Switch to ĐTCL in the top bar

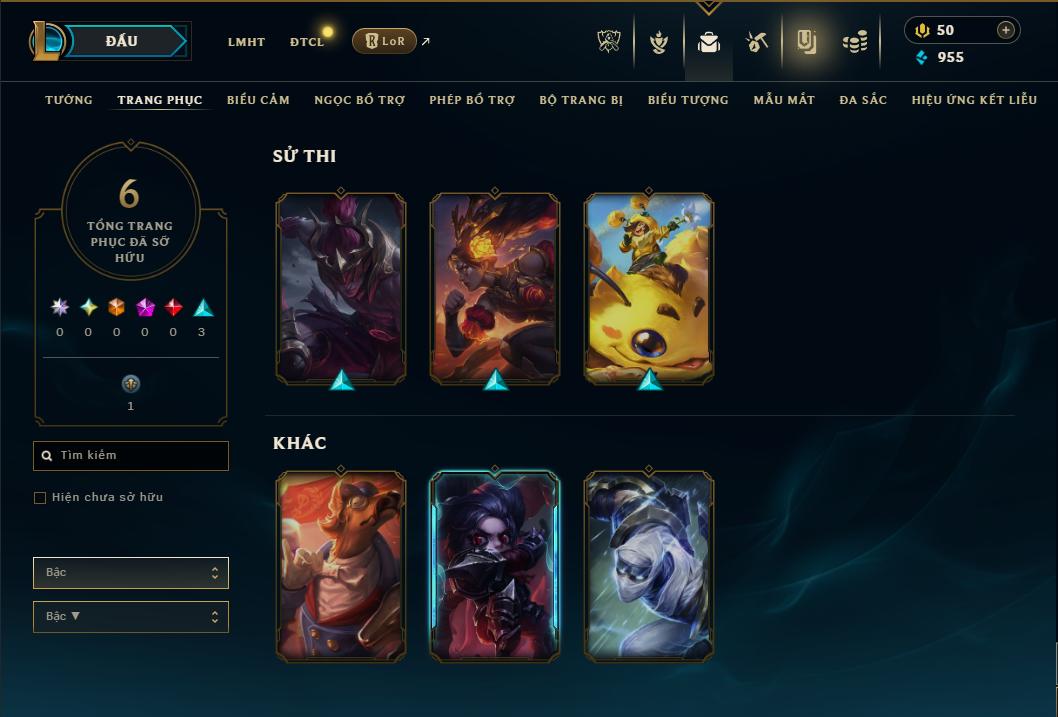pyautogui.click(x=306, y=42)
